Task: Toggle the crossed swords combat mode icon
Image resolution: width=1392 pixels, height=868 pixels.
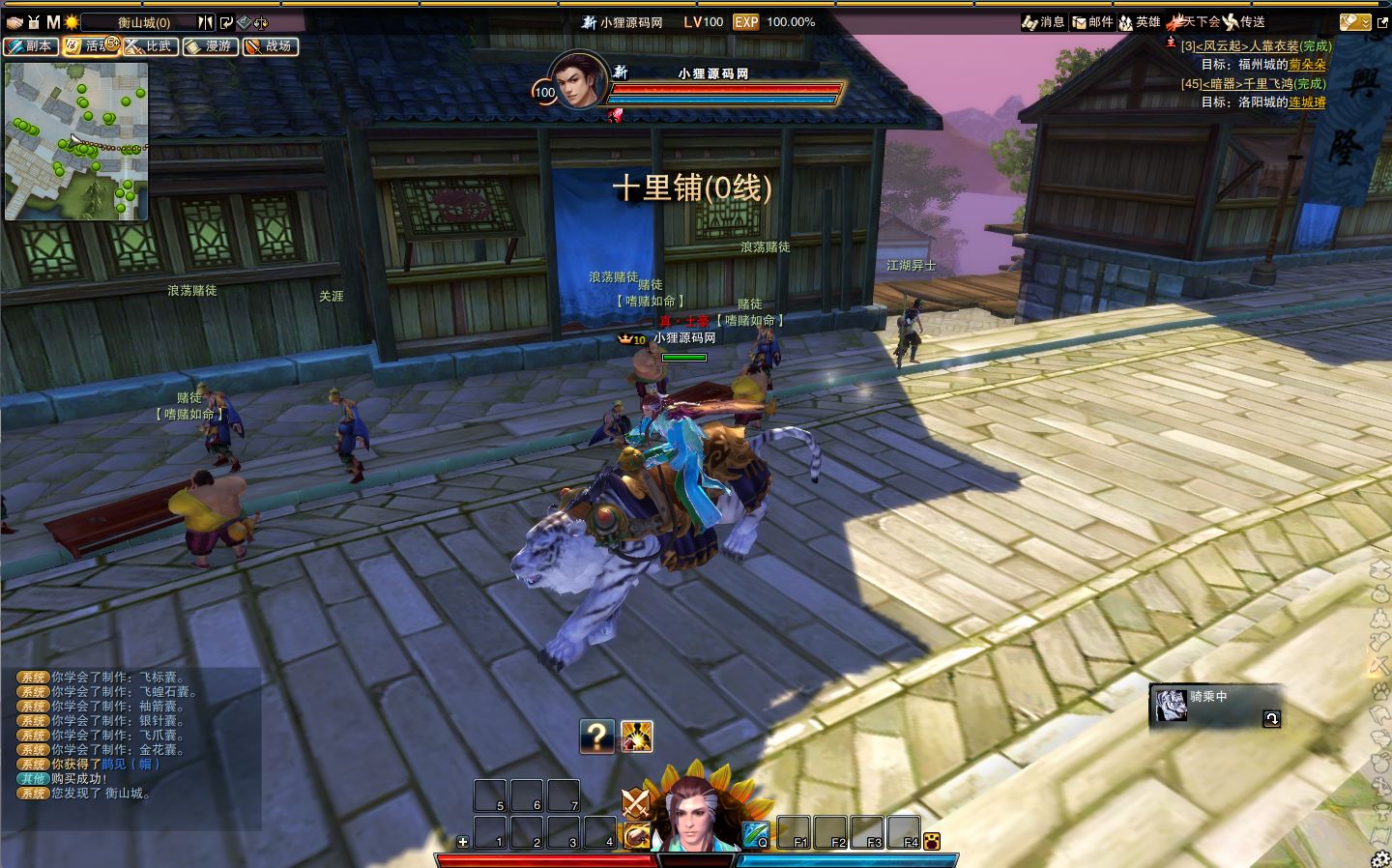Action: 635,803
